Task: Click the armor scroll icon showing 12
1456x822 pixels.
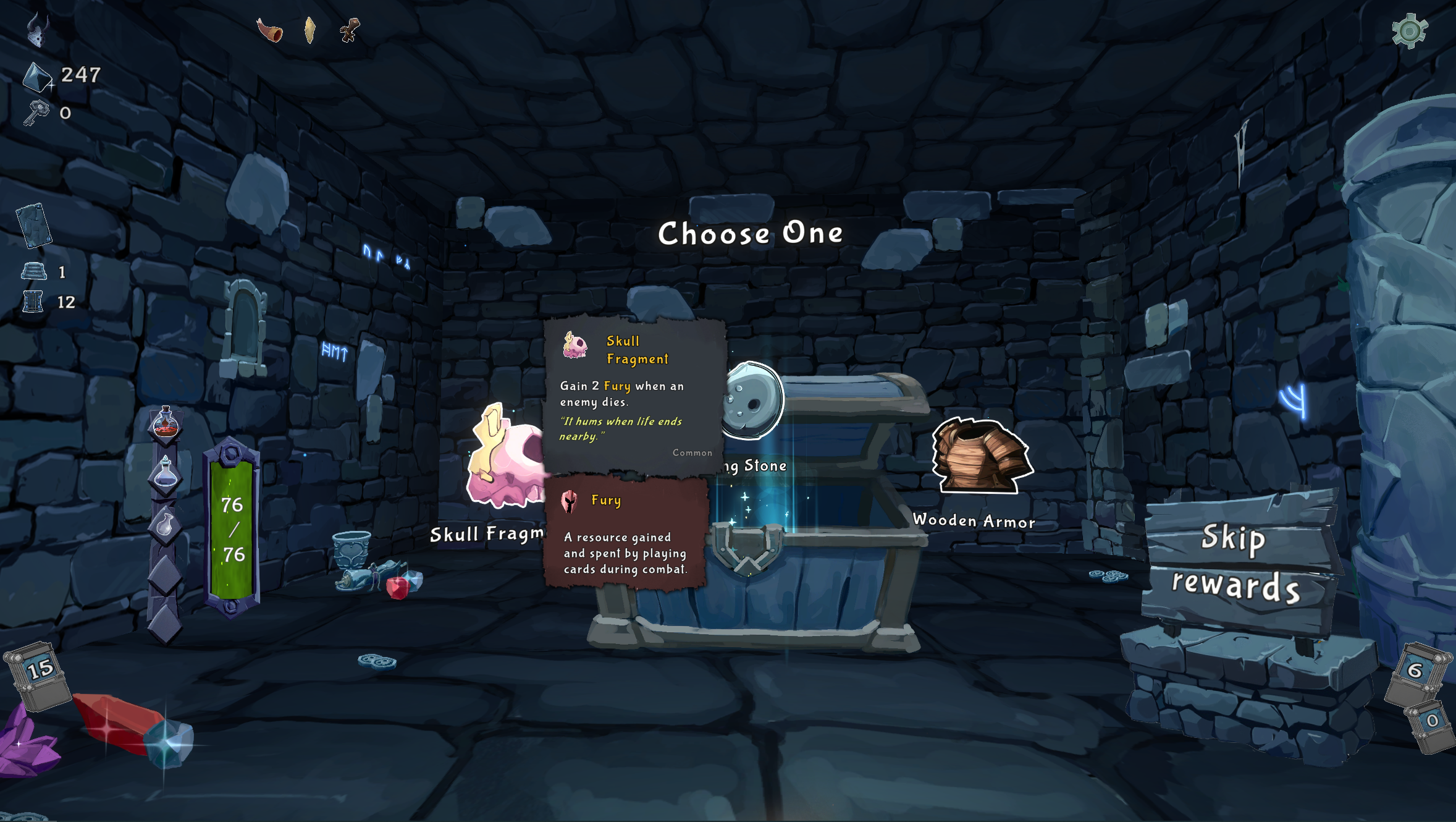Action: (34, 302)
